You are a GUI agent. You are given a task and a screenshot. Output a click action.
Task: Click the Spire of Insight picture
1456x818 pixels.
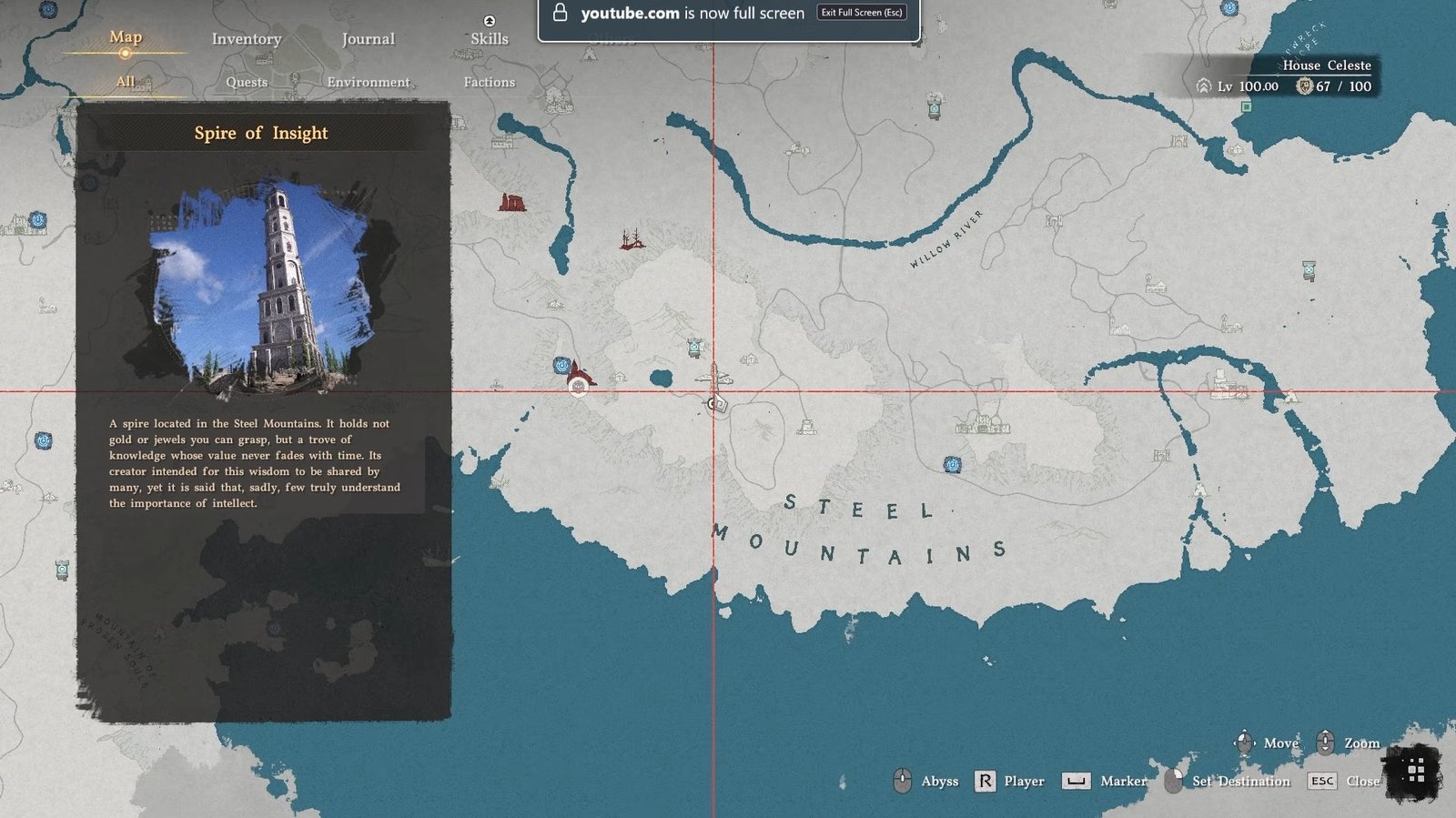point(263,289)
